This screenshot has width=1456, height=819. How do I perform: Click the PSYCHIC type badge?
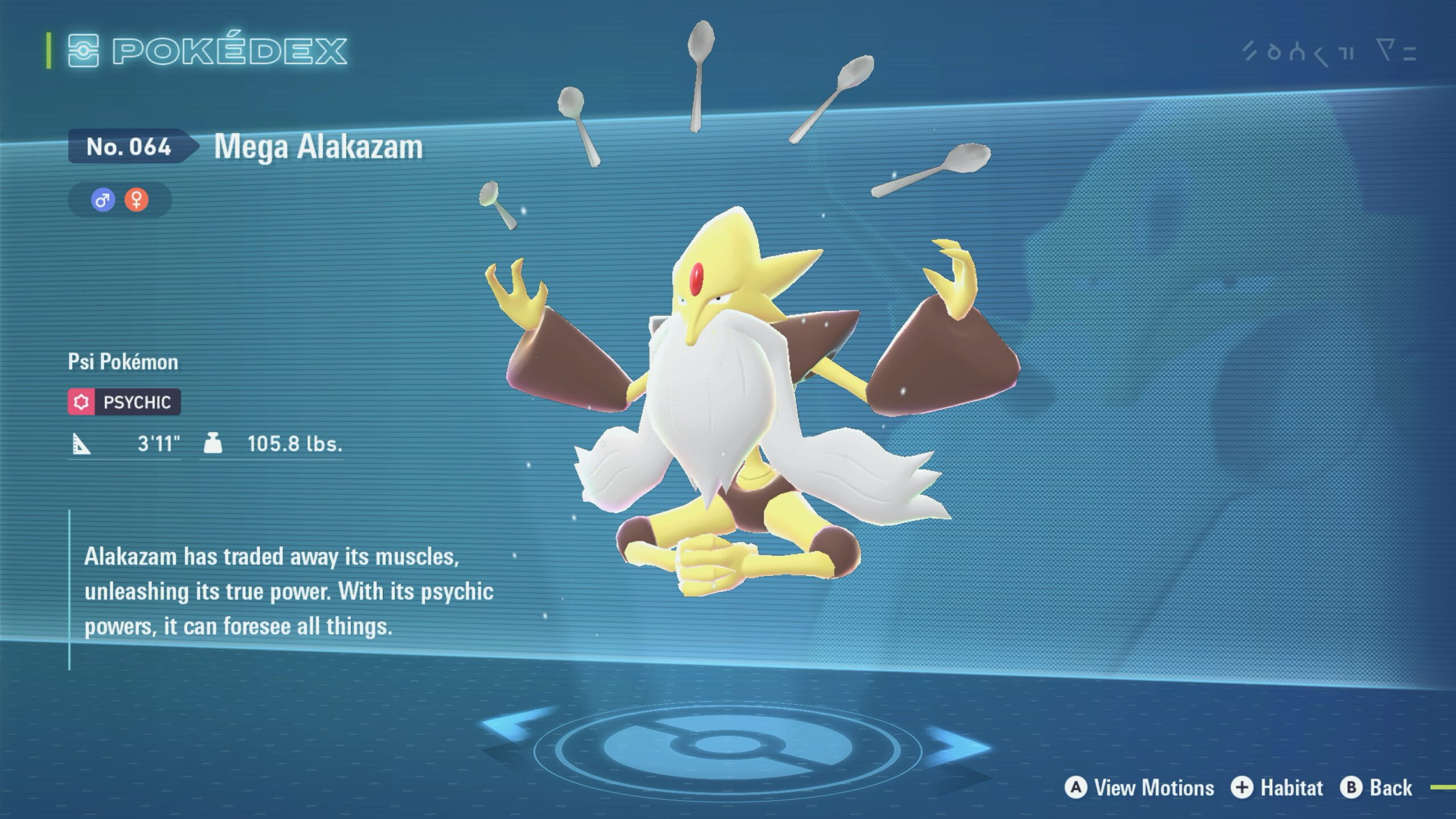[125, 402]
